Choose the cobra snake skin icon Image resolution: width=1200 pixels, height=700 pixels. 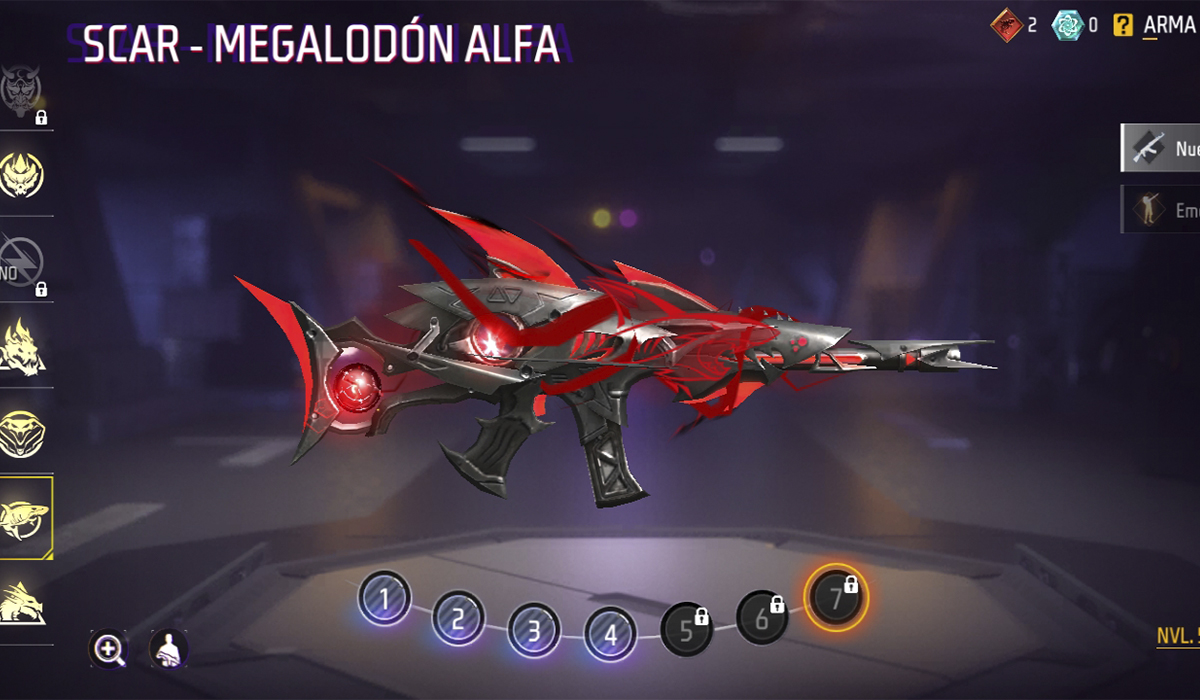25,432
